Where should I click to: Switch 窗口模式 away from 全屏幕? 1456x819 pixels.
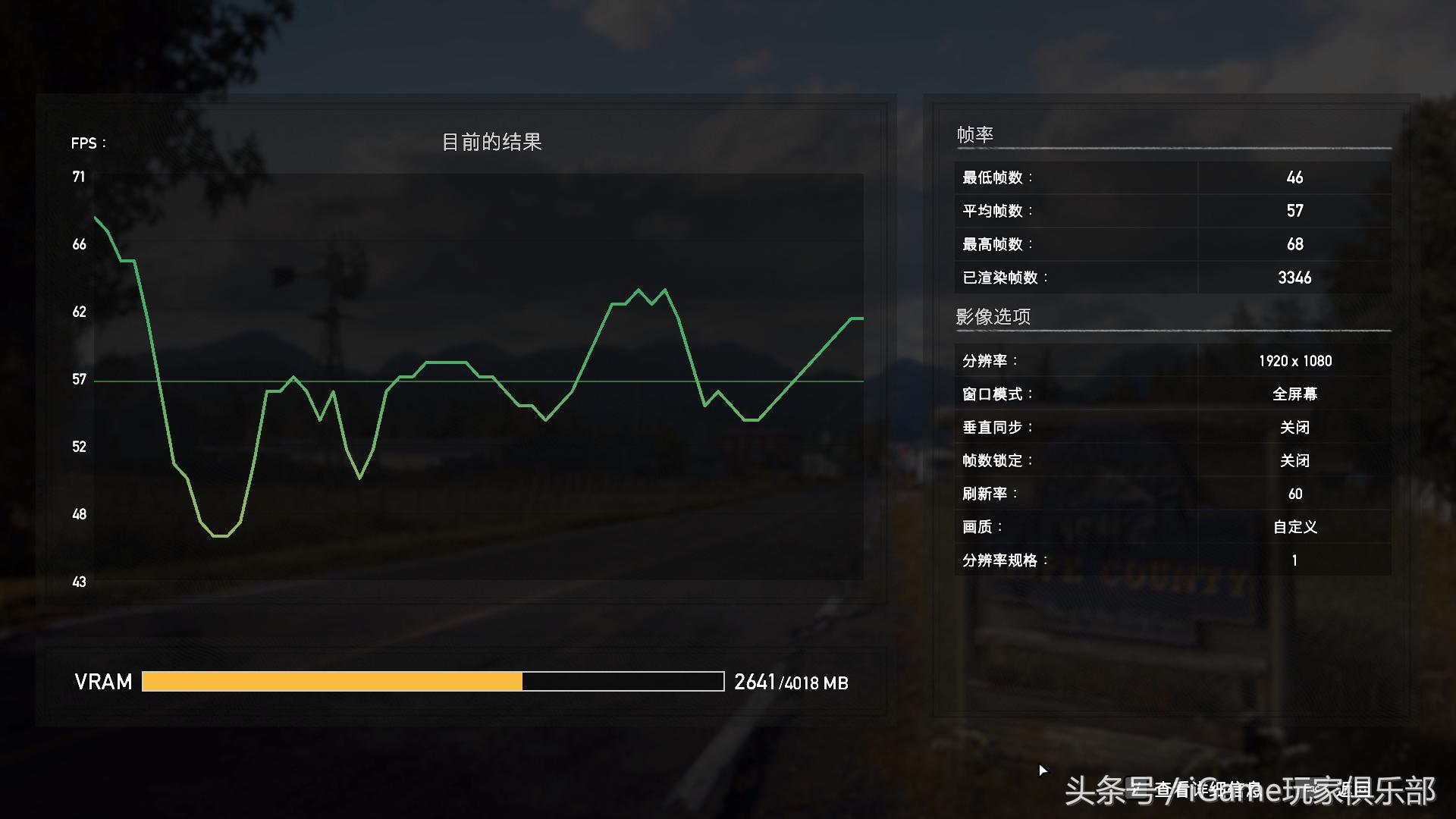click(1297, 394)
